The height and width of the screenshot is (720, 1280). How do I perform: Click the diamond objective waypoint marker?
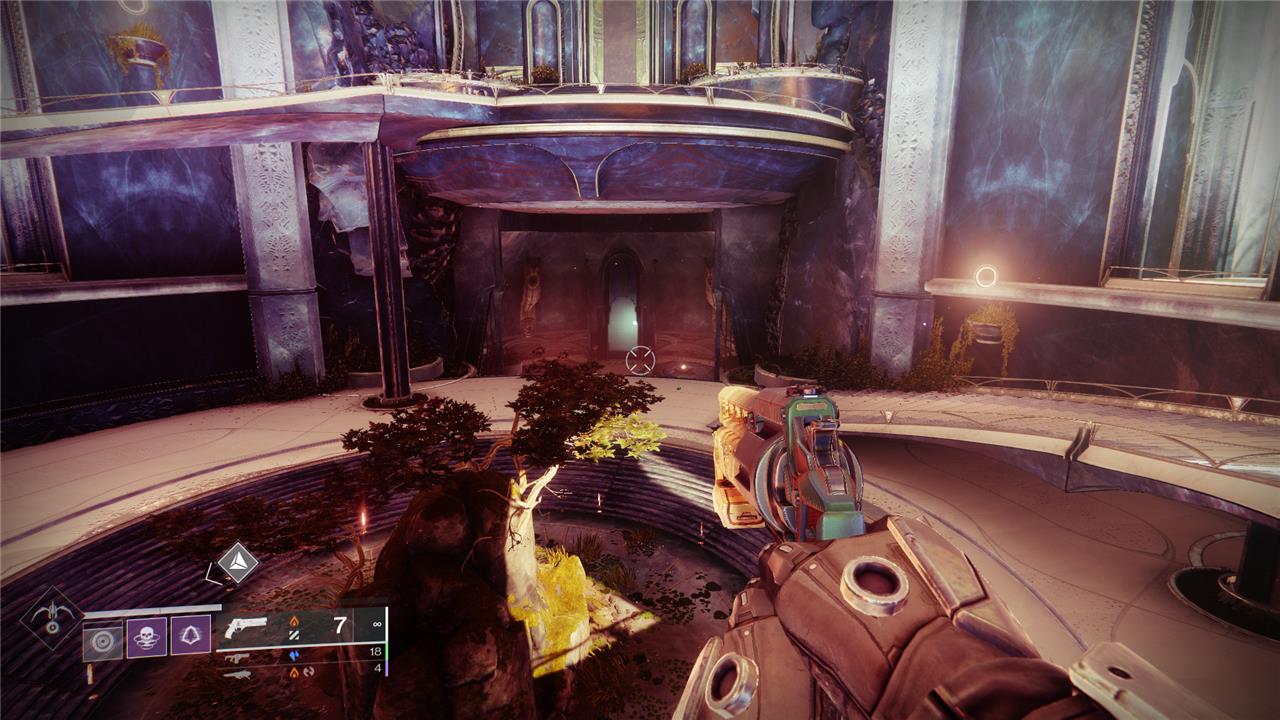coord(238,562)
